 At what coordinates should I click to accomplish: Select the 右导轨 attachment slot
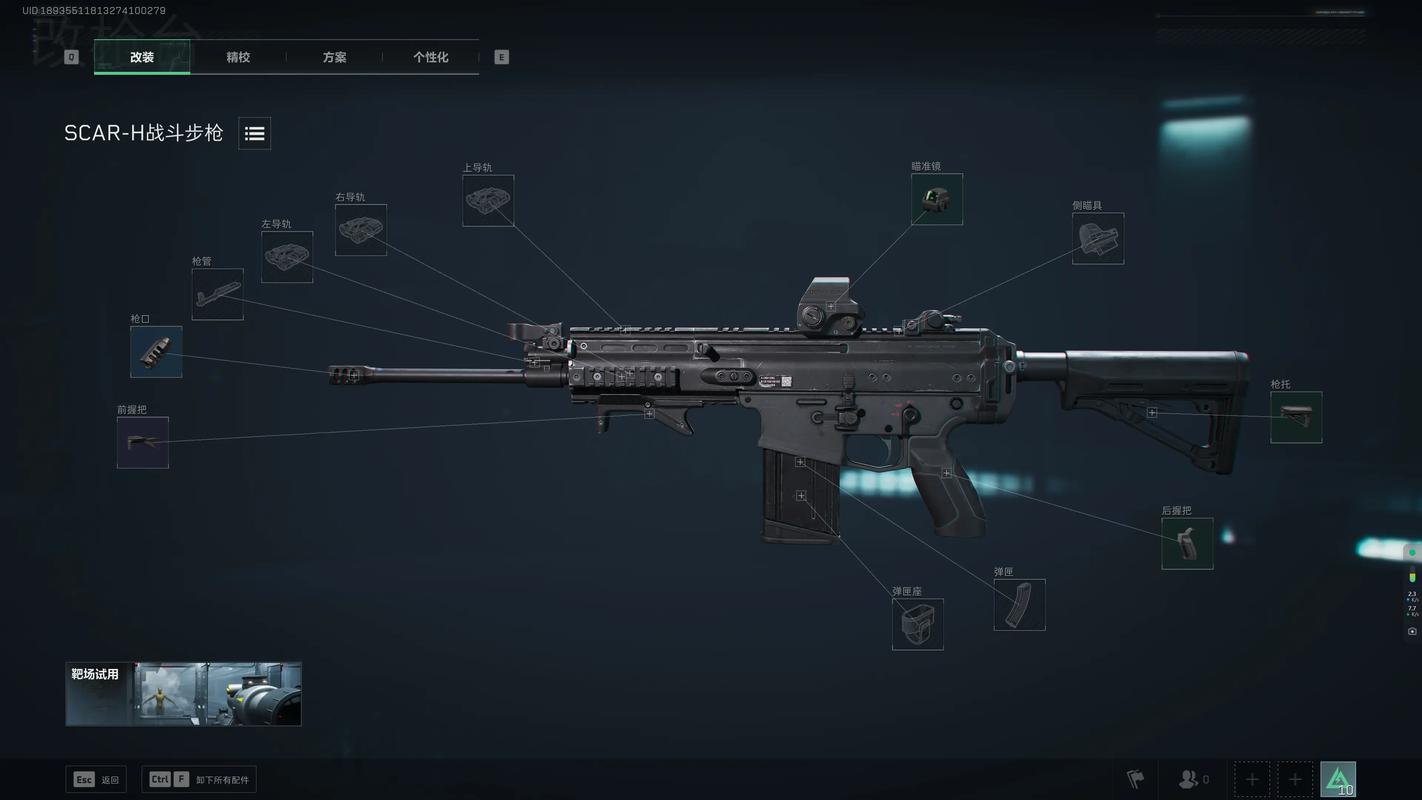361,230
